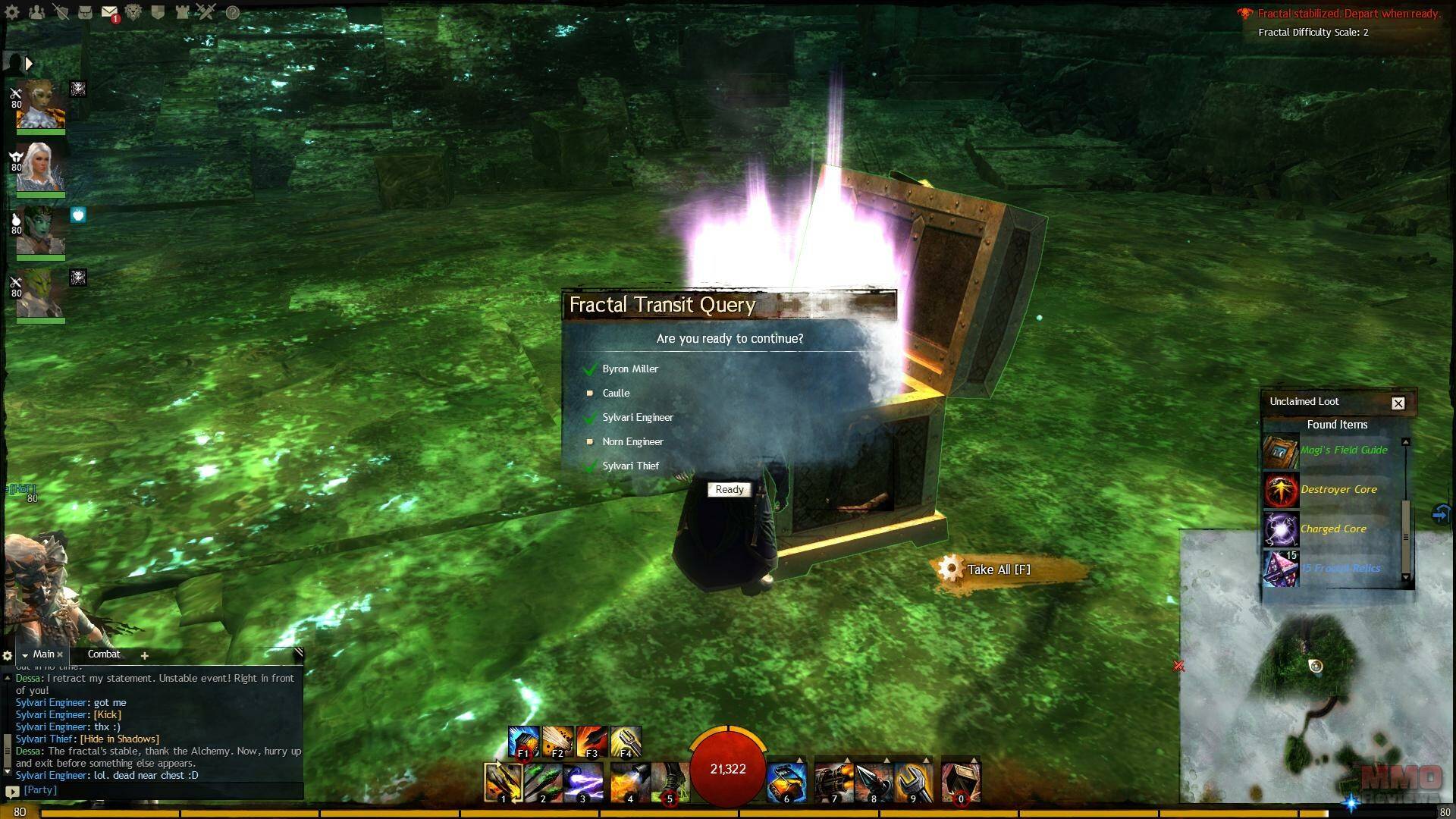
Task: Open the mail envelope with notification
Action: (x=109, y=13)
